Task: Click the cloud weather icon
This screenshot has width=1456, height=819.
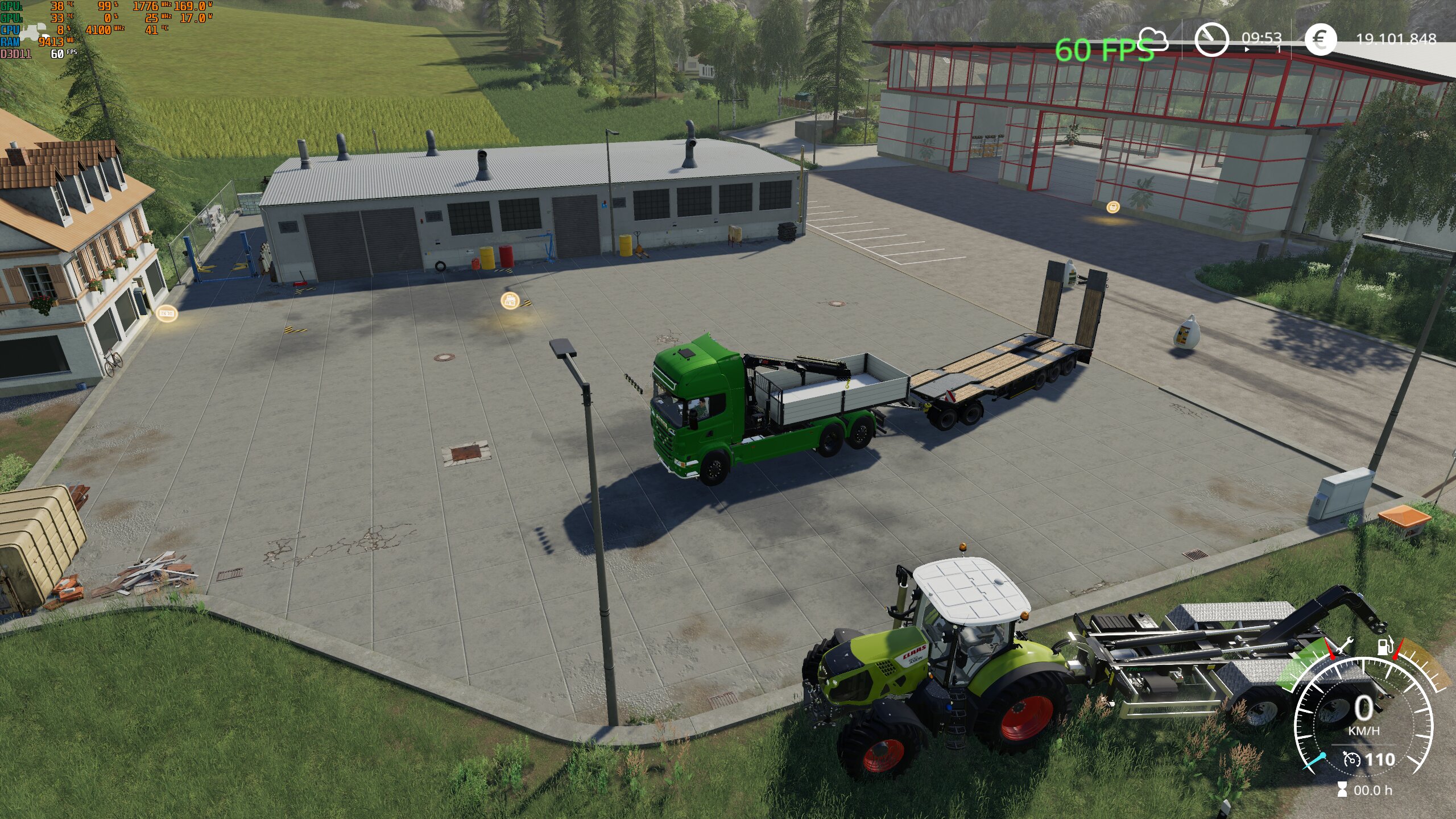Action: pos(1153,39)
